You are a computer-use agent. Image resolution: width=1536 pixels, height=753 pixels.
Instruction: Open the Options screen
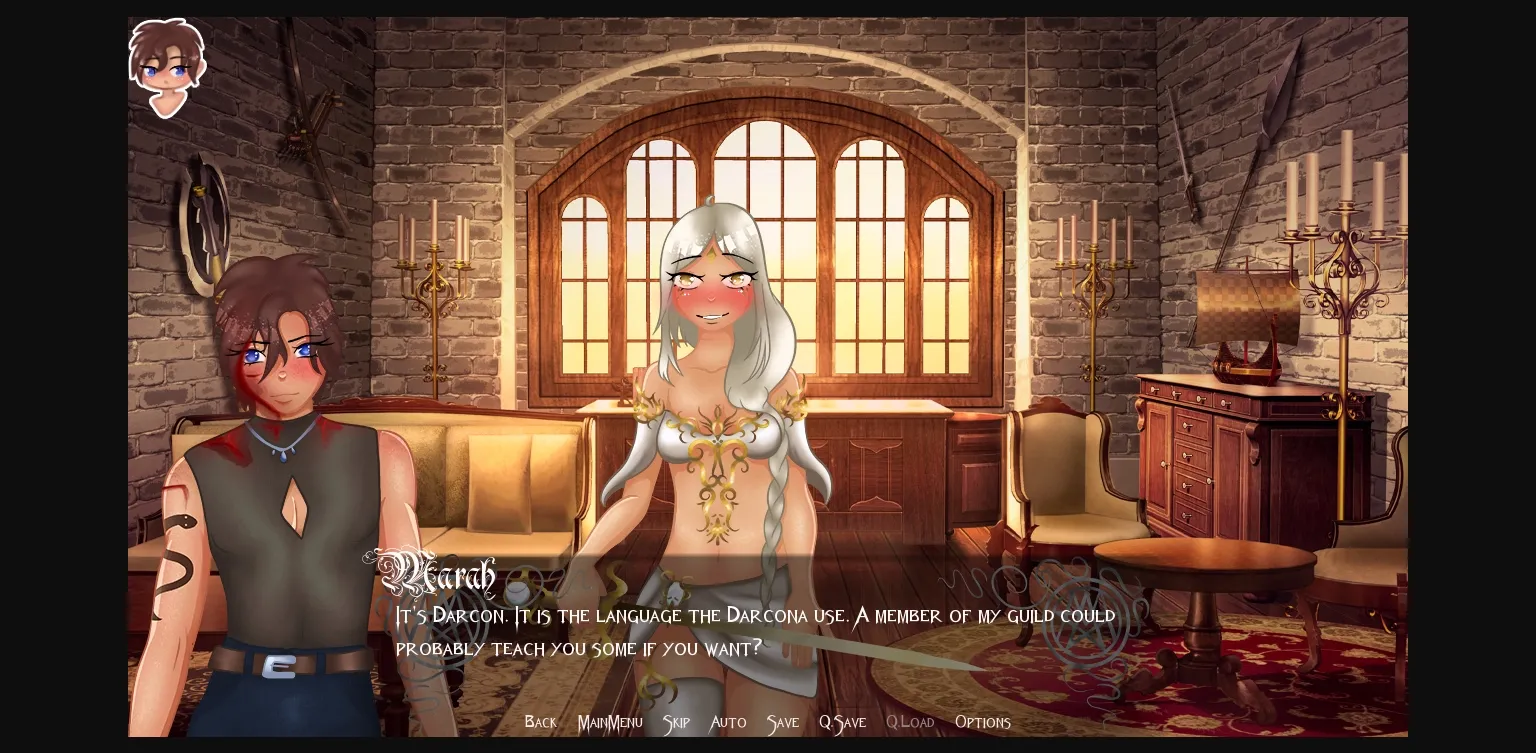click(x=983, y=722)
